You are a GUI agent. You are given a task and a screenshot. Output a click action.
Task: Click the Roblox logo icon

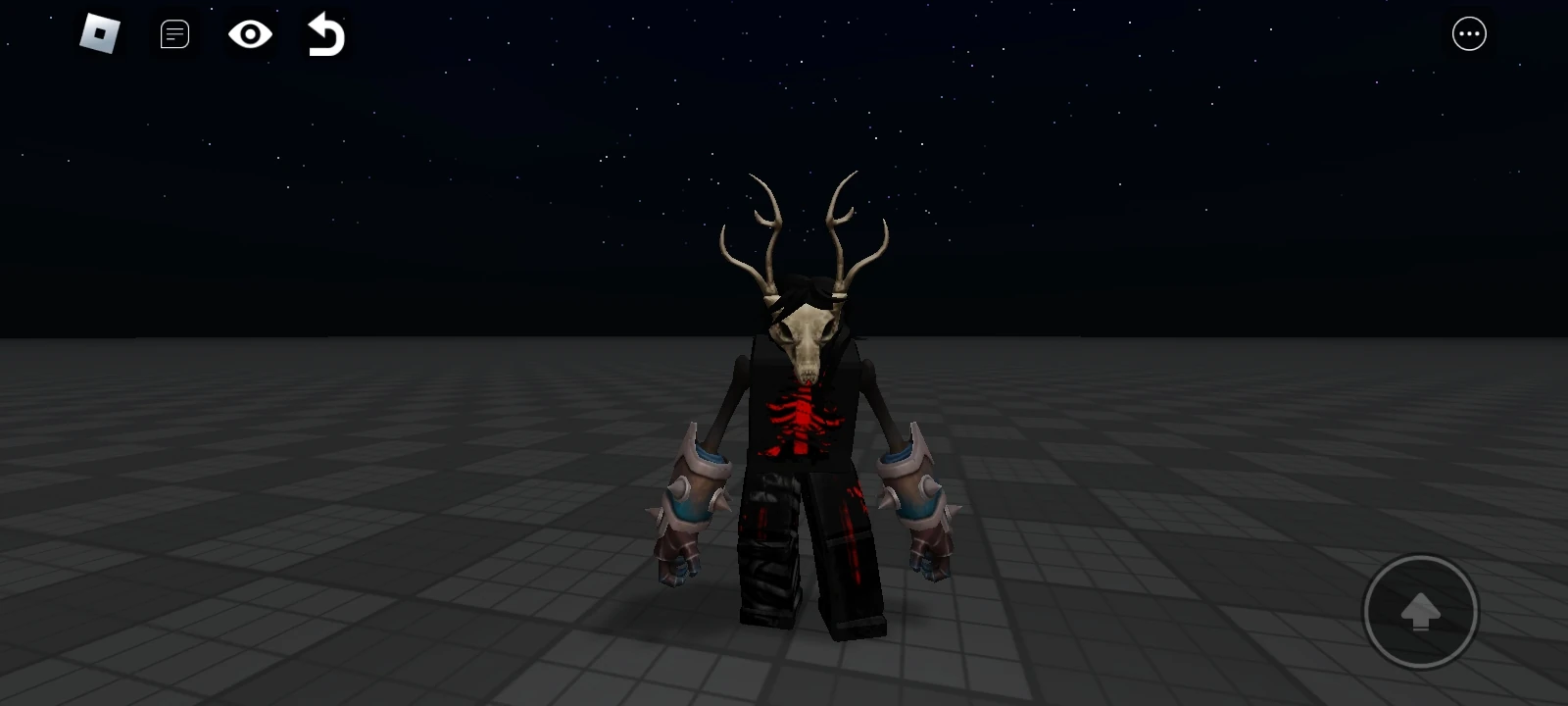pos(97,33)
